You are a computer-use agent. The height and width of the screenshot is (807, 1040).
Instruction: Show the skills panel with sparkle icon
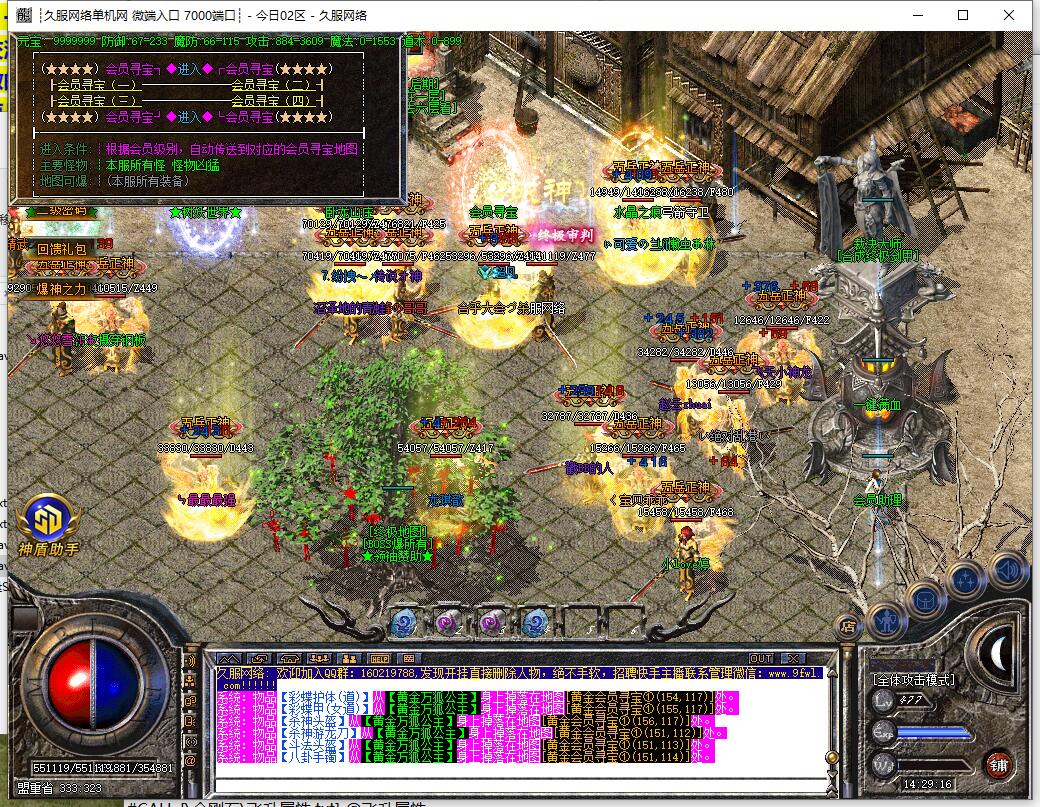tap(966, 581)
